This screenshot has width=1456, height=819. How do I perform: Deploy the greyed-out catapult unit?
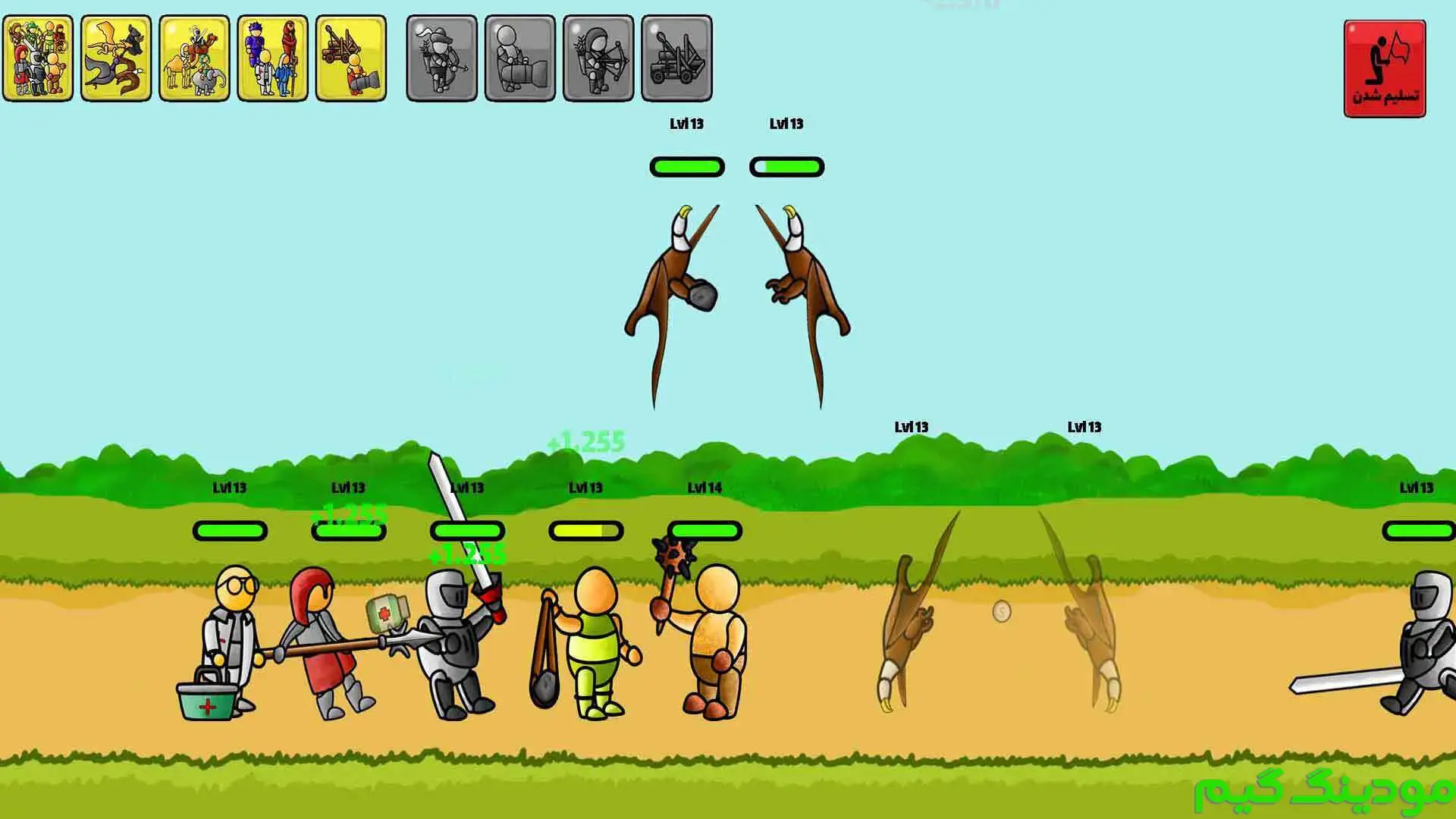676,58
